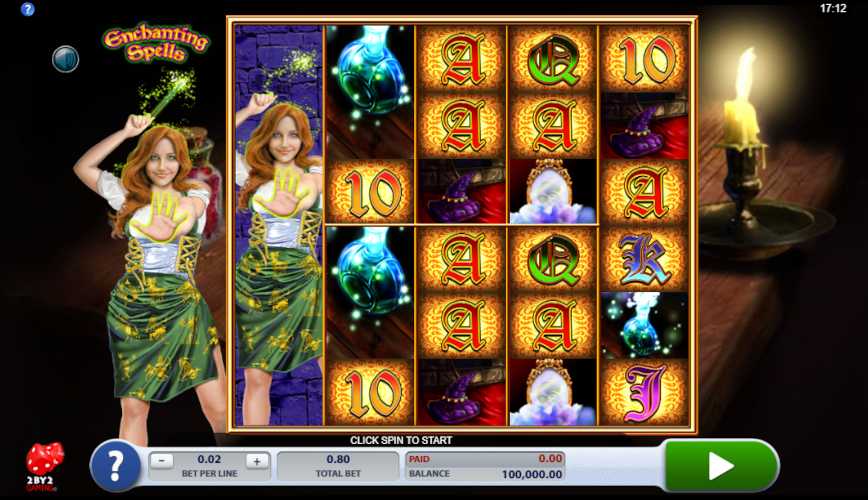
Task: Toggle the sound speaker icon
Action: click(65, 59)
